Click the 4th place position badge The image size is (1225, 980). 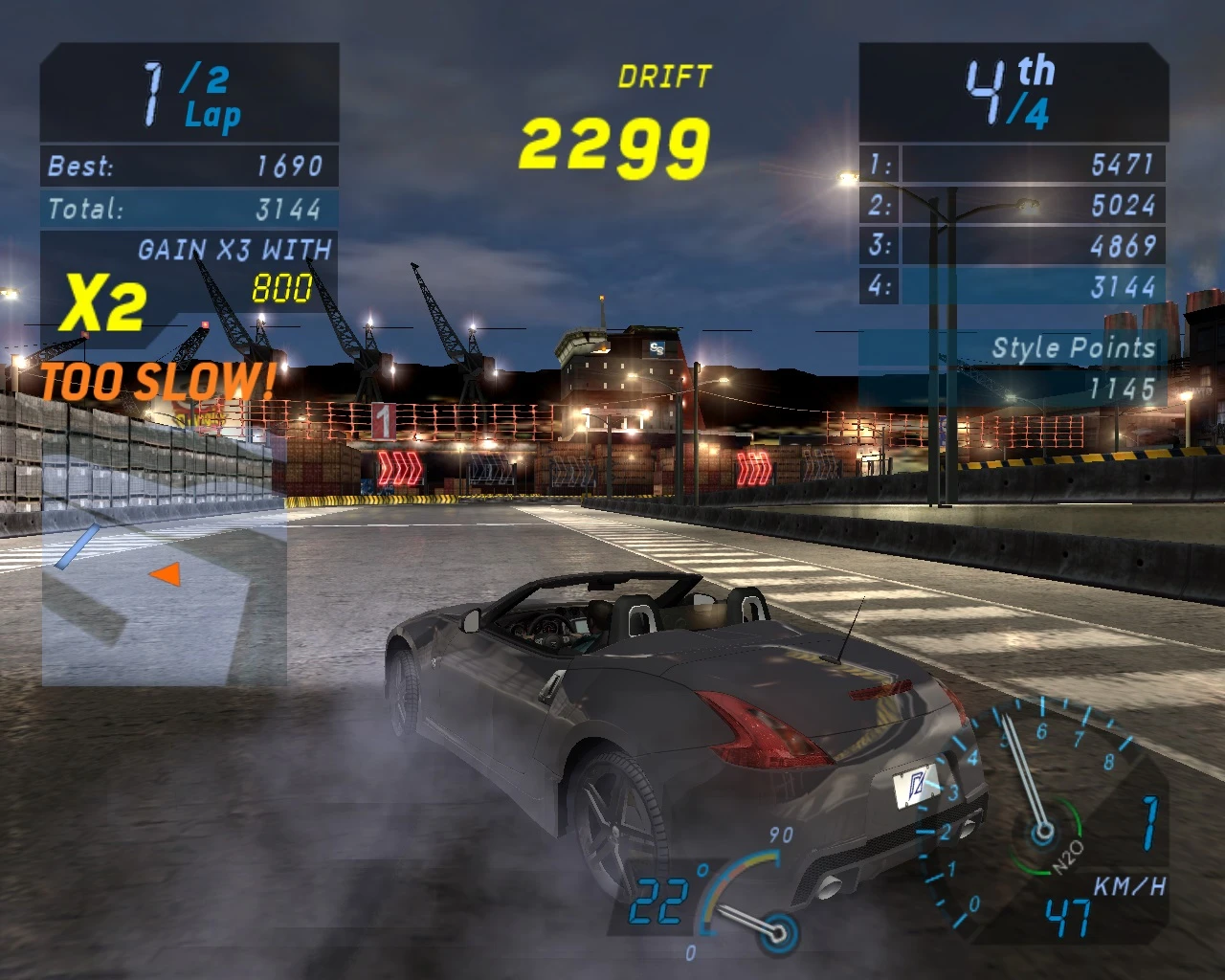pos(1007,89)
